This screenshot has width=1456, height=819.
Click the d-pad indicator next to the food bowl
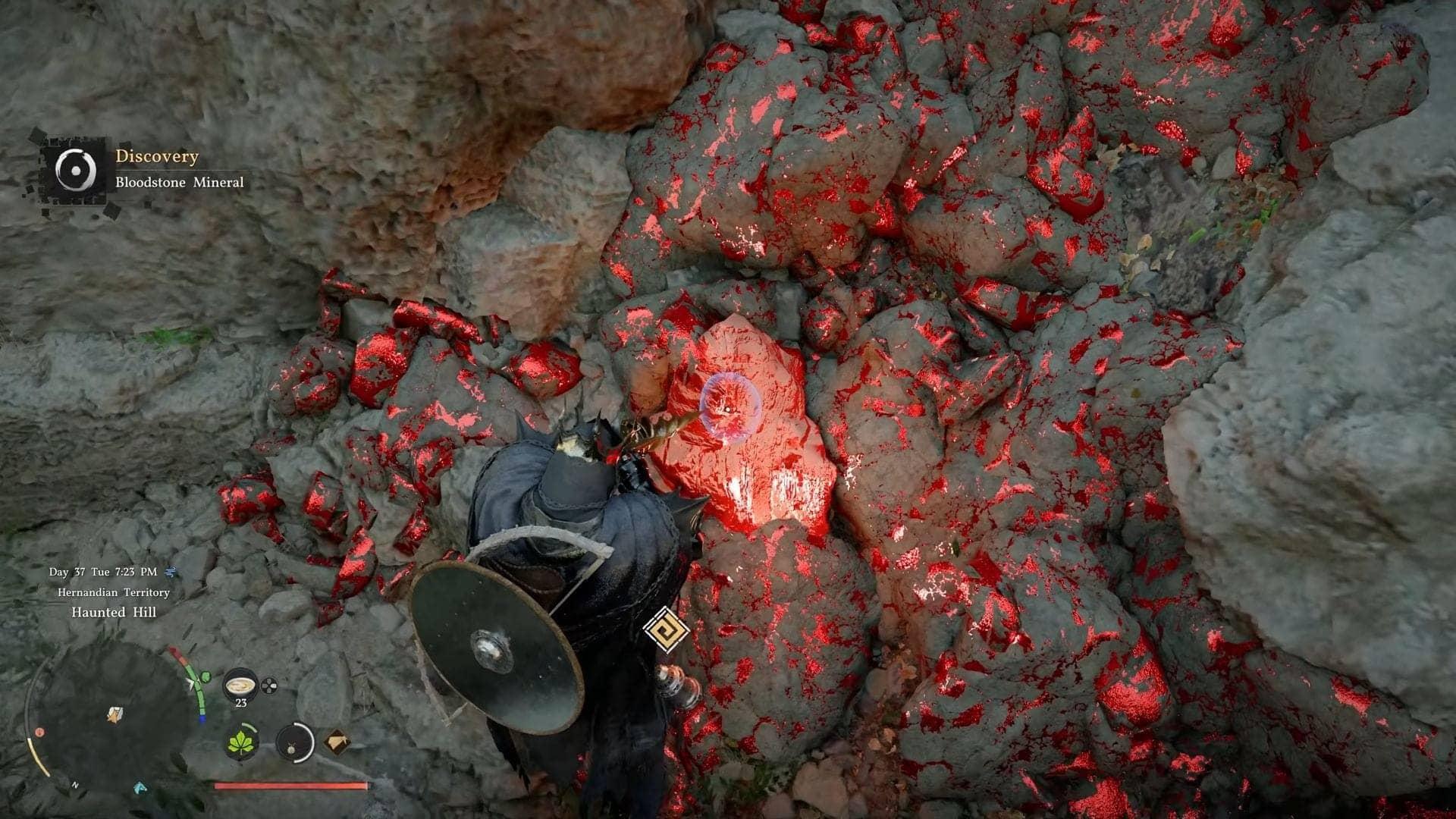coord(268,686)
